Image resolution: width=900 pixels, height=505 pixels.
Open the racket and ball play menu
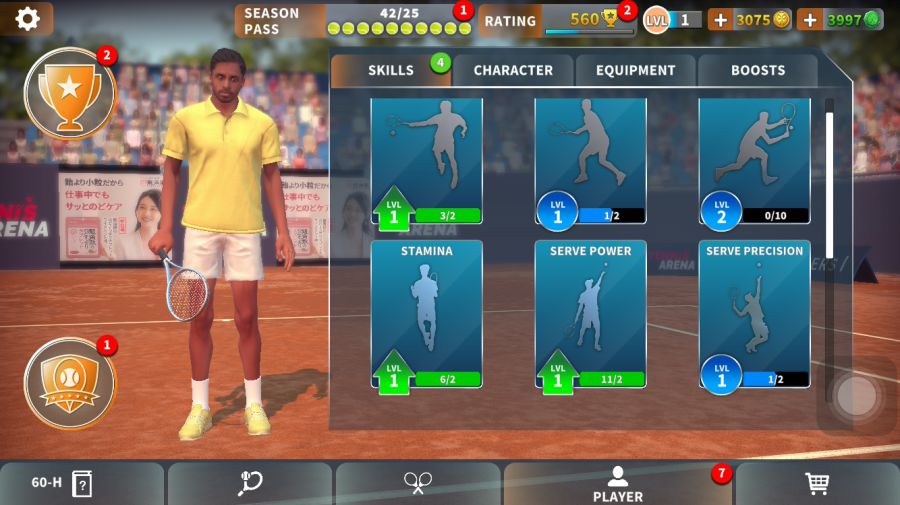[250, 484]
